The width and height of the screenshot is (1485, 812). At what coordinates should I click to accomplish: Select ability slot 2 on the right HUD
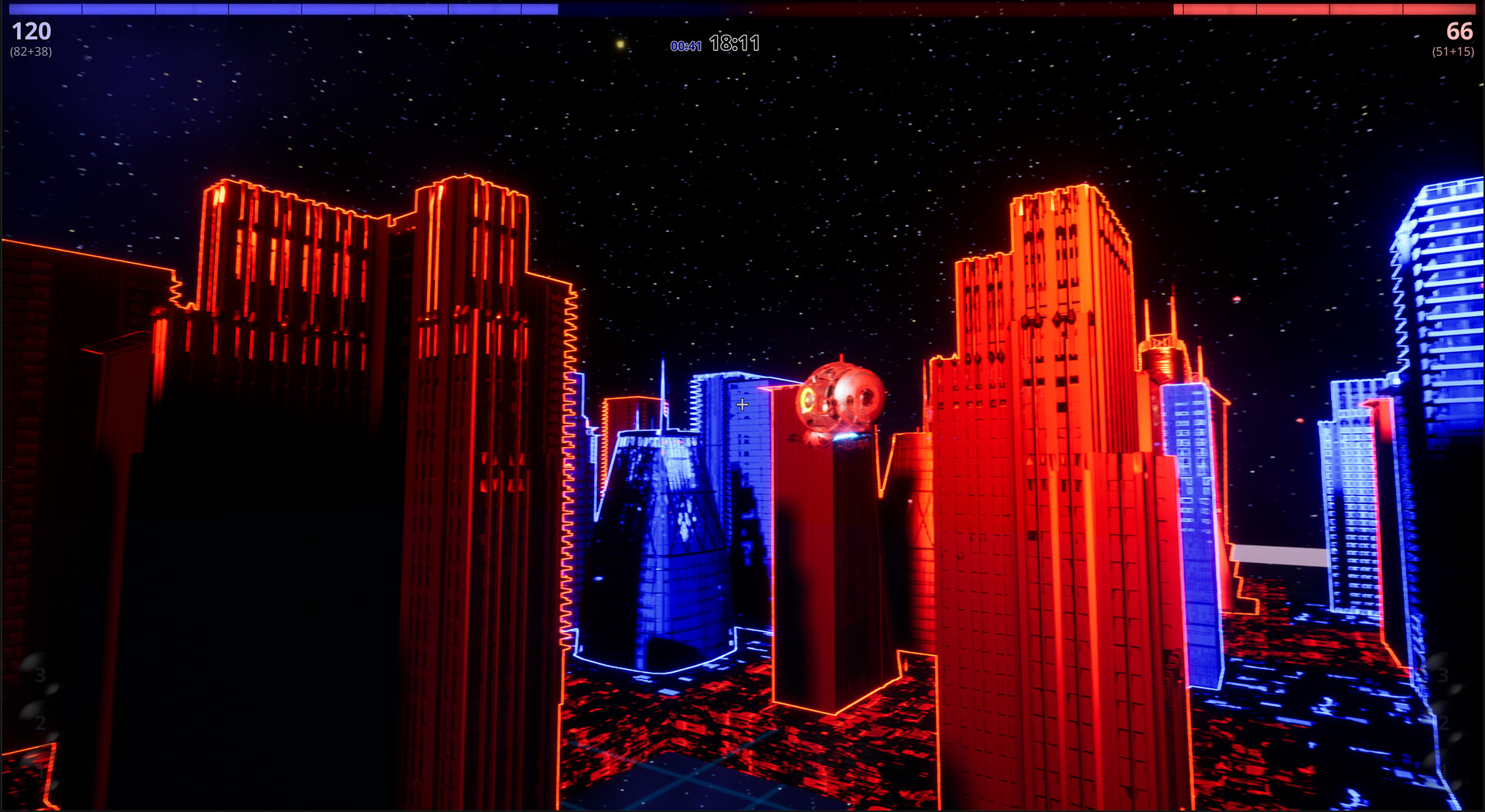1443,722
